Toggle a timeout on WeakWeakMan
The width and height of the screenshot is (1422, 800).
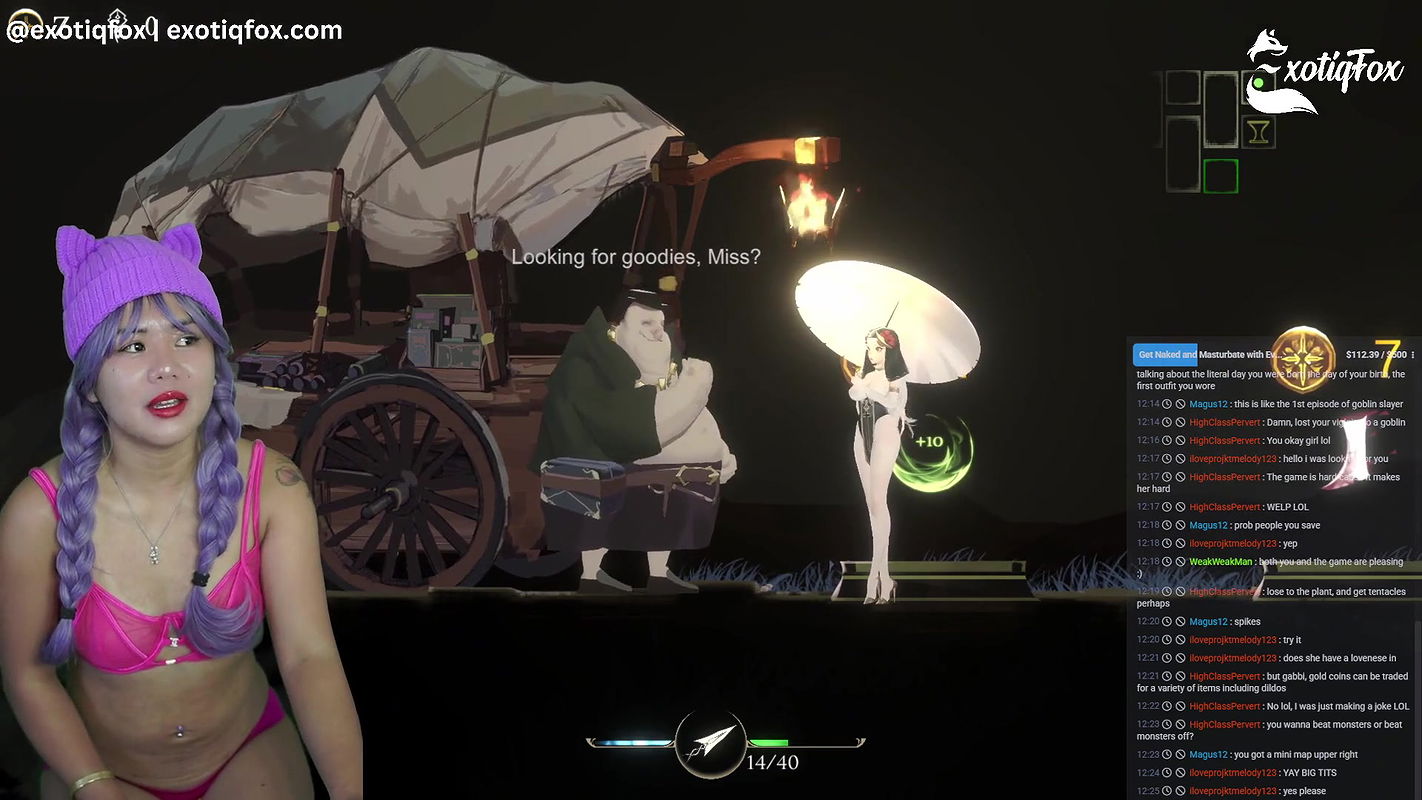click(1168, 561)
